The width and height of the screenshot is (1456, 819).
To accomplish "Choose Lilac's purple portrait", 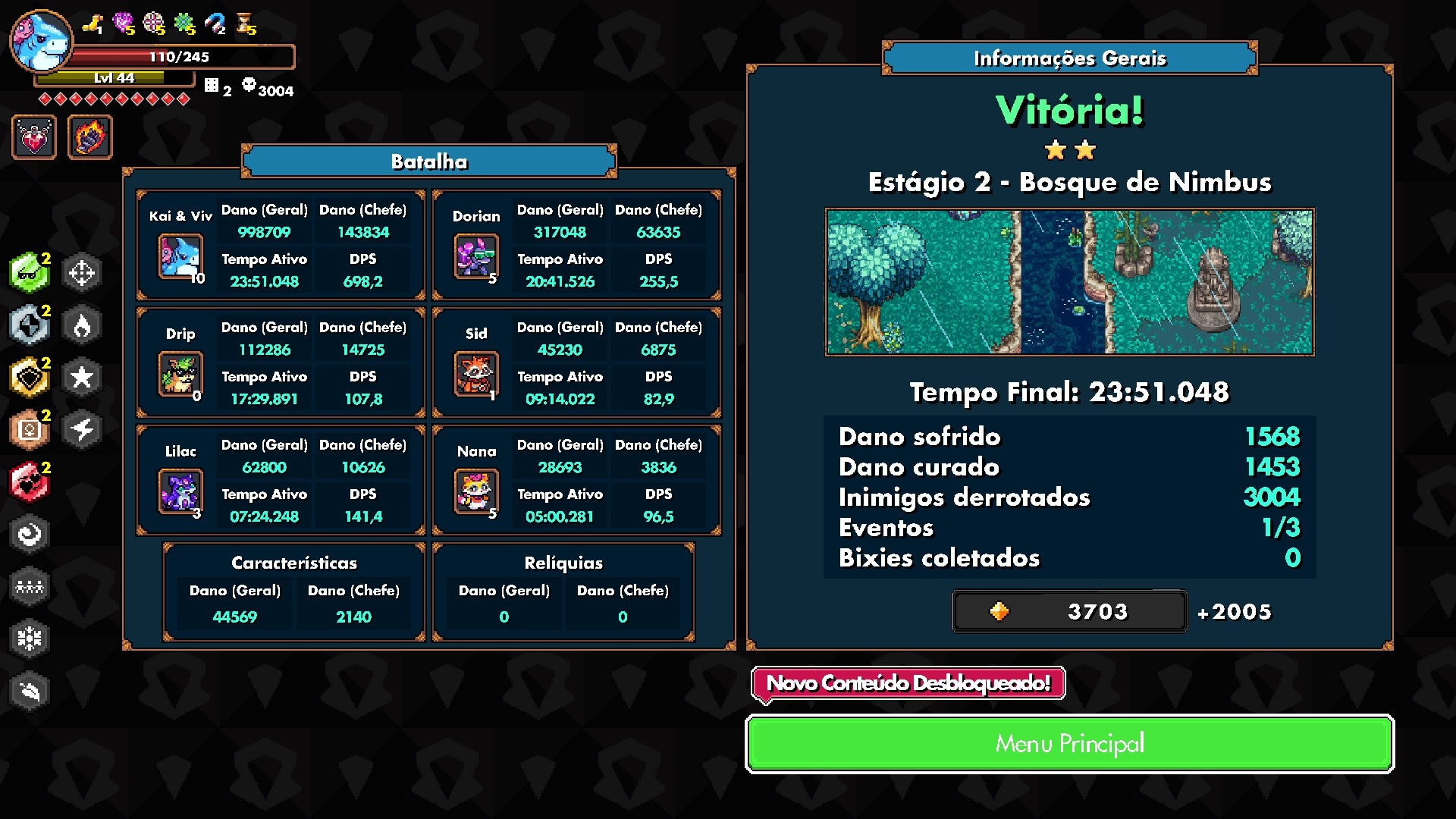I will click(180, 491).
